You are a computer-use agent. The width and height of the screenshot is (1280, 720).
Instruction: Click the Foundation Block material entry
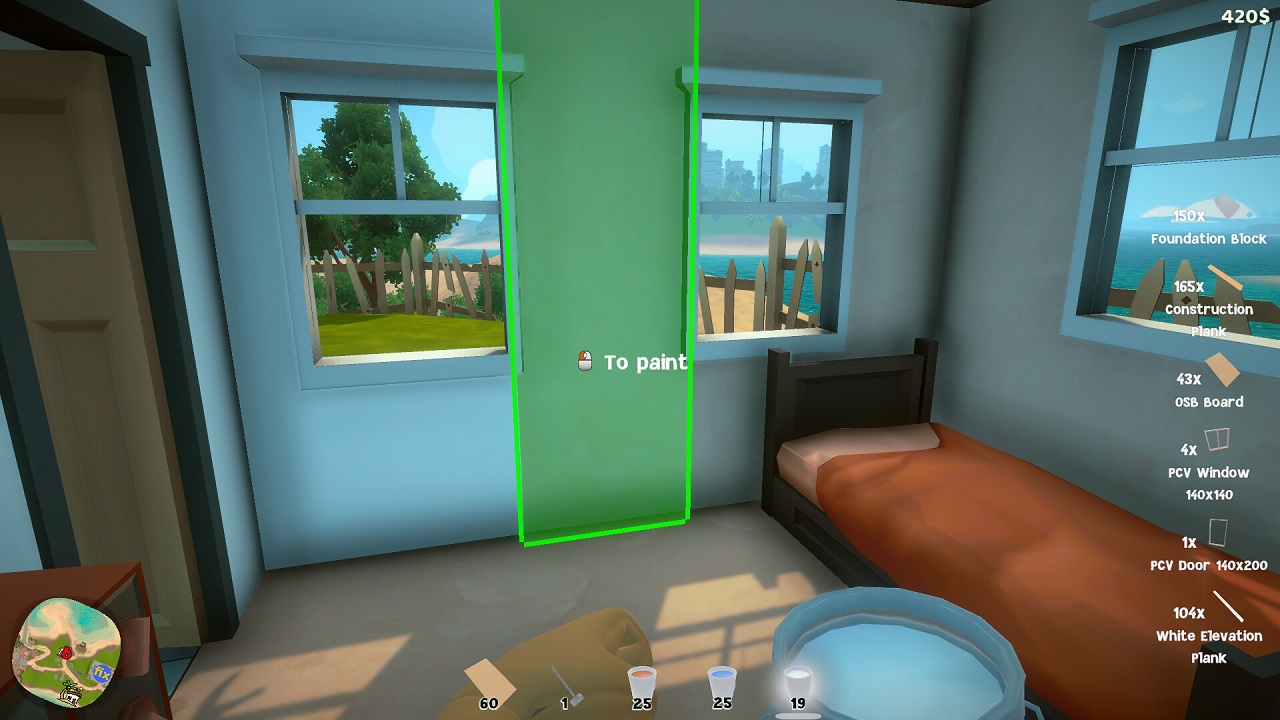[1208, 225]
